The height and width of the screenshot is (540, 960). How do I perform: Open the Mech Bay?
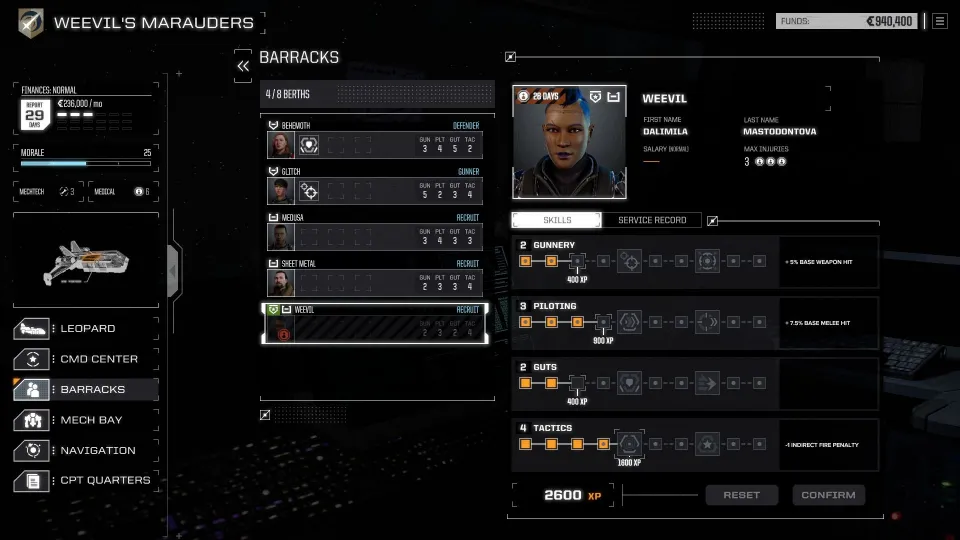86,420
